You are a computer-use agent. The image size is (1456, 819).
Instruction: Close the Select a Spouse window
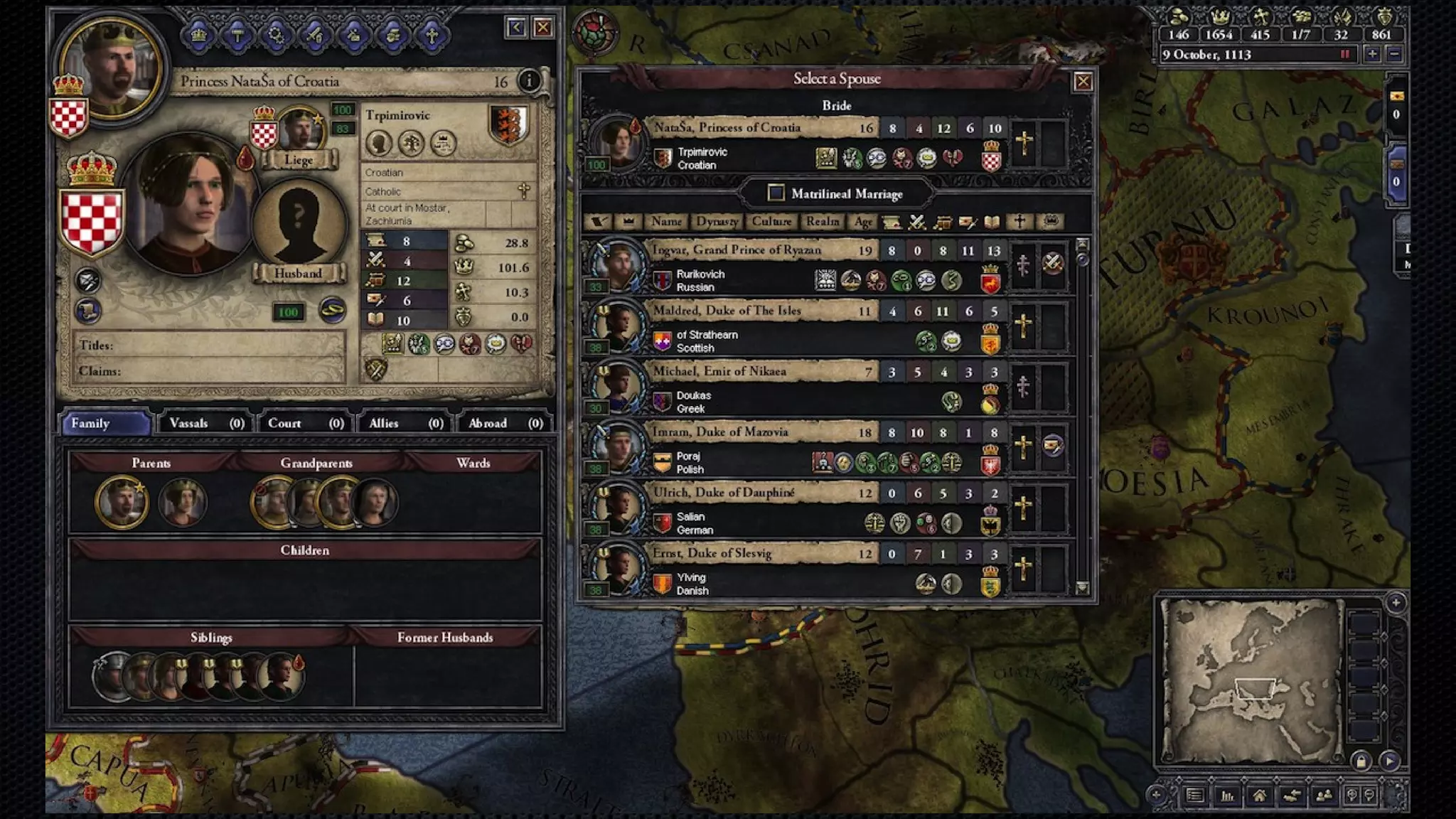pos(1083,82)
